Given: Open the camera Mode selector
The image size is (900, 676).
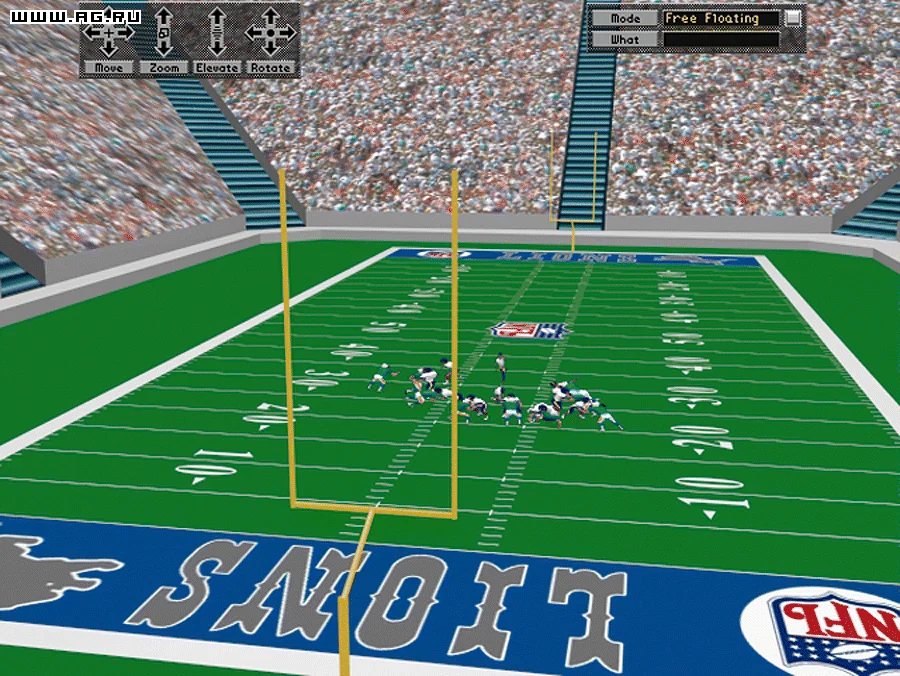Looking at the screenshot, I should pyautogui.click(x=625, y=19).
